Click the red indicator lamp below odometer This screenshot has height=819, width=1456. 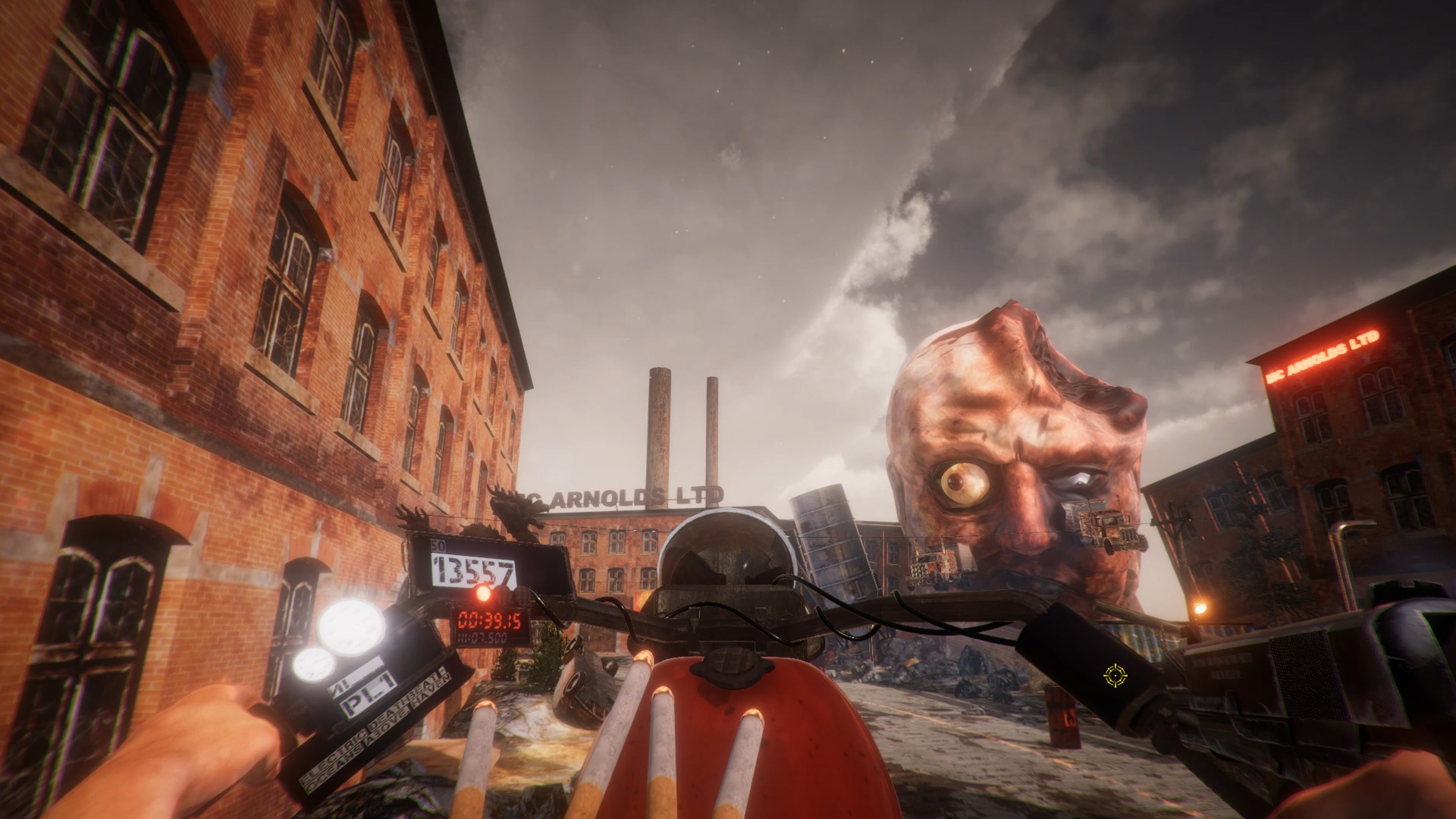[x=483, y=594]
